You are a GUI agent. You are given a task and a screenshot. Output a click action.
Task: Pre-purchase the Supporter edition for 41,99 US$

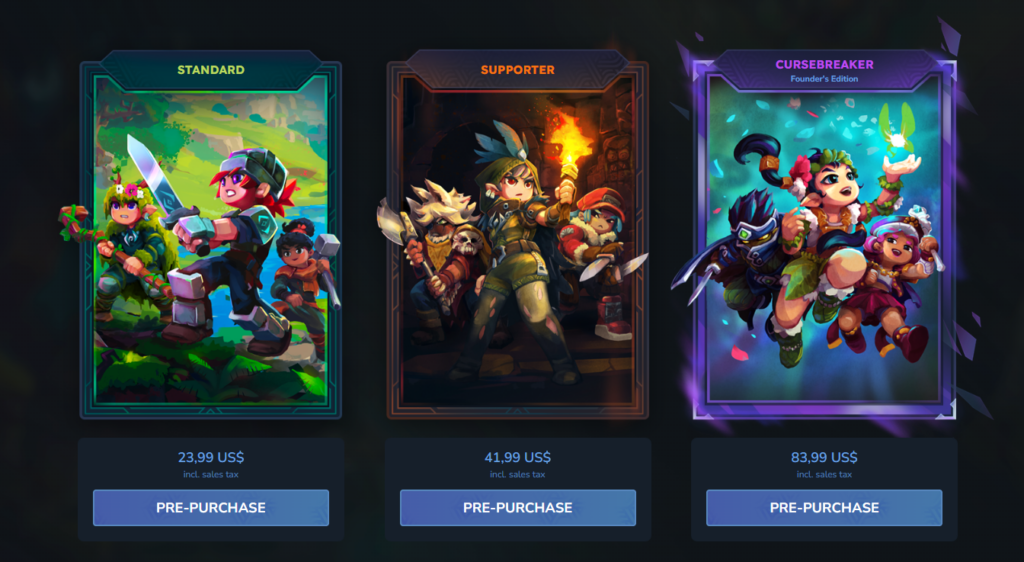[517, 507]
